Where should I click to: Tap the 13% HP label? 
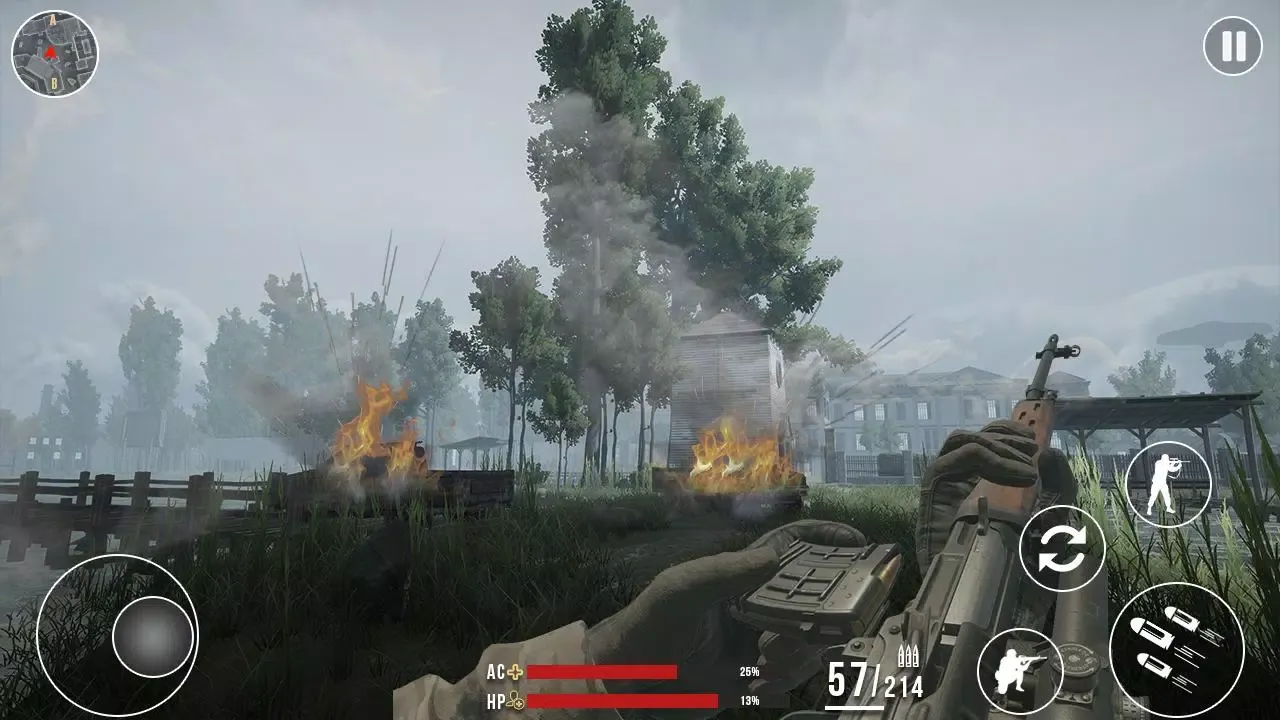750,699
